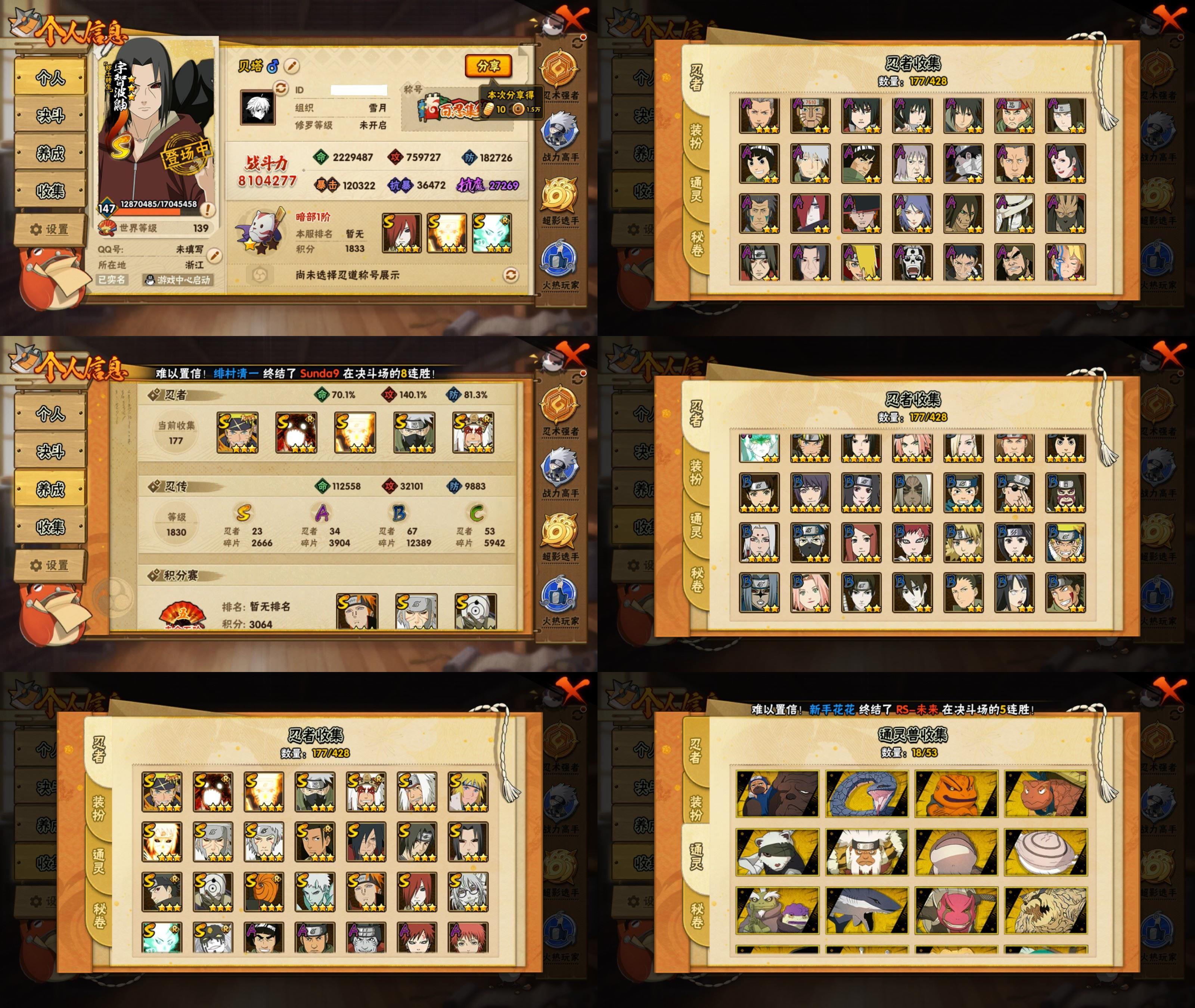
Task: Tap the orange 分享 share button
Action: point(488,66)
